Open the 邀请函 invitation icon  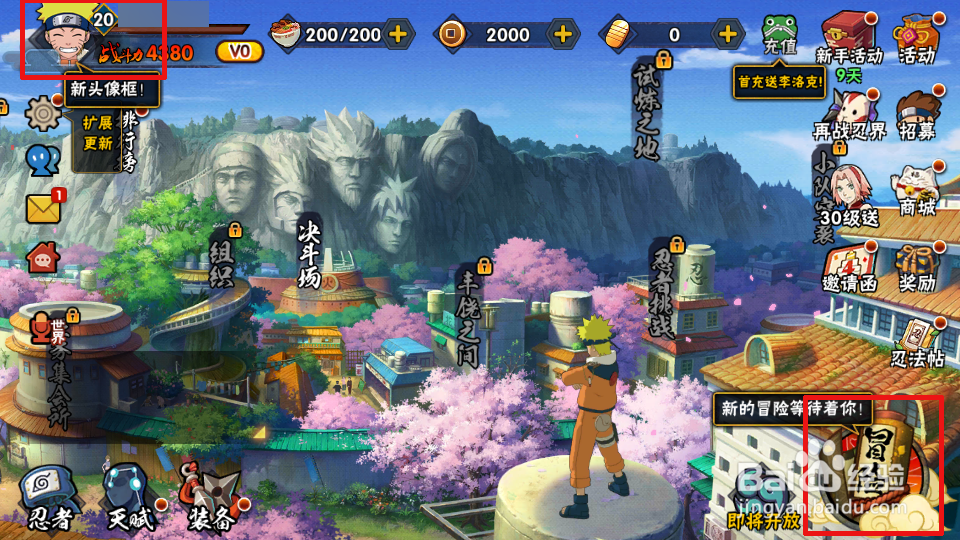pyautogui.click(x=848, y=267)
